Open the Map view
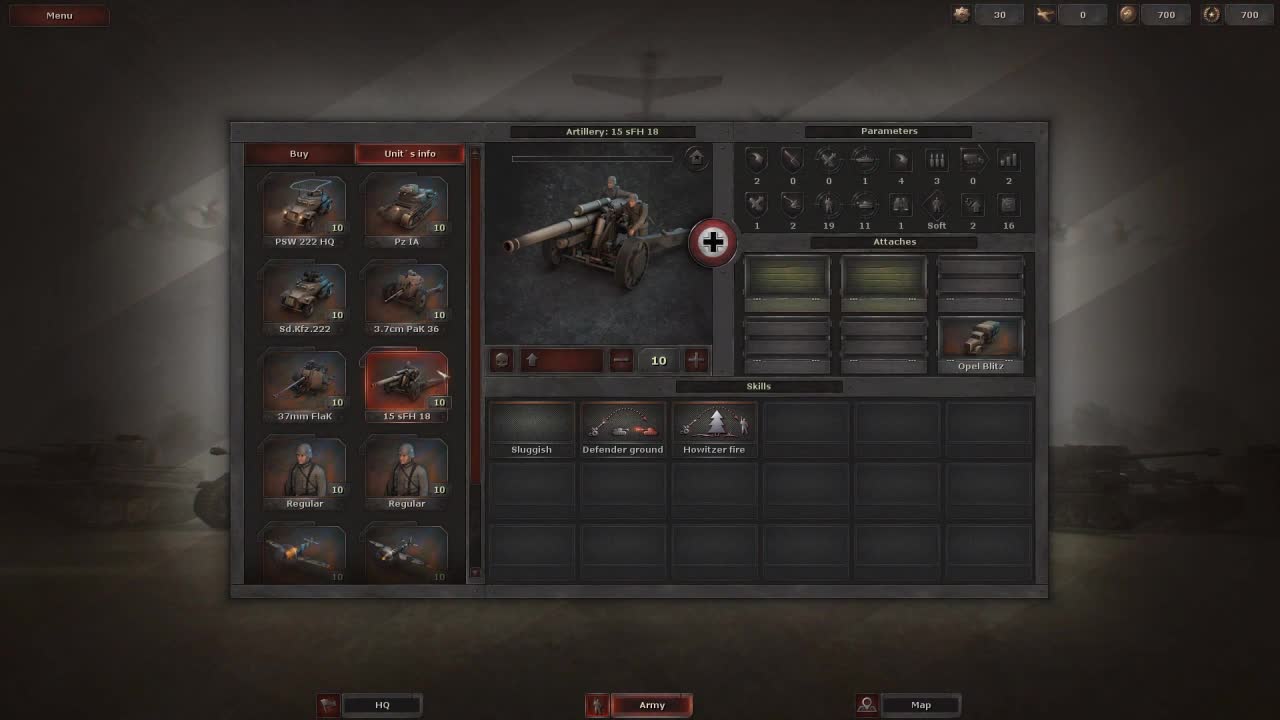Image resolution: width=1280 pixels, height=720 pixels. [920, 705]
